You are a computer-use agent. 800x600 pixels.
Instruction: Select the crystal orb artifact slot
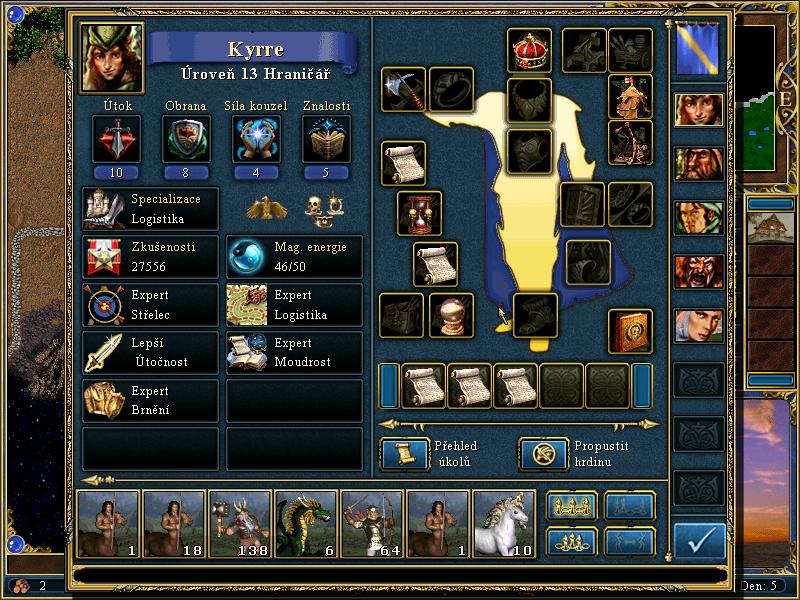coord(451,315)
